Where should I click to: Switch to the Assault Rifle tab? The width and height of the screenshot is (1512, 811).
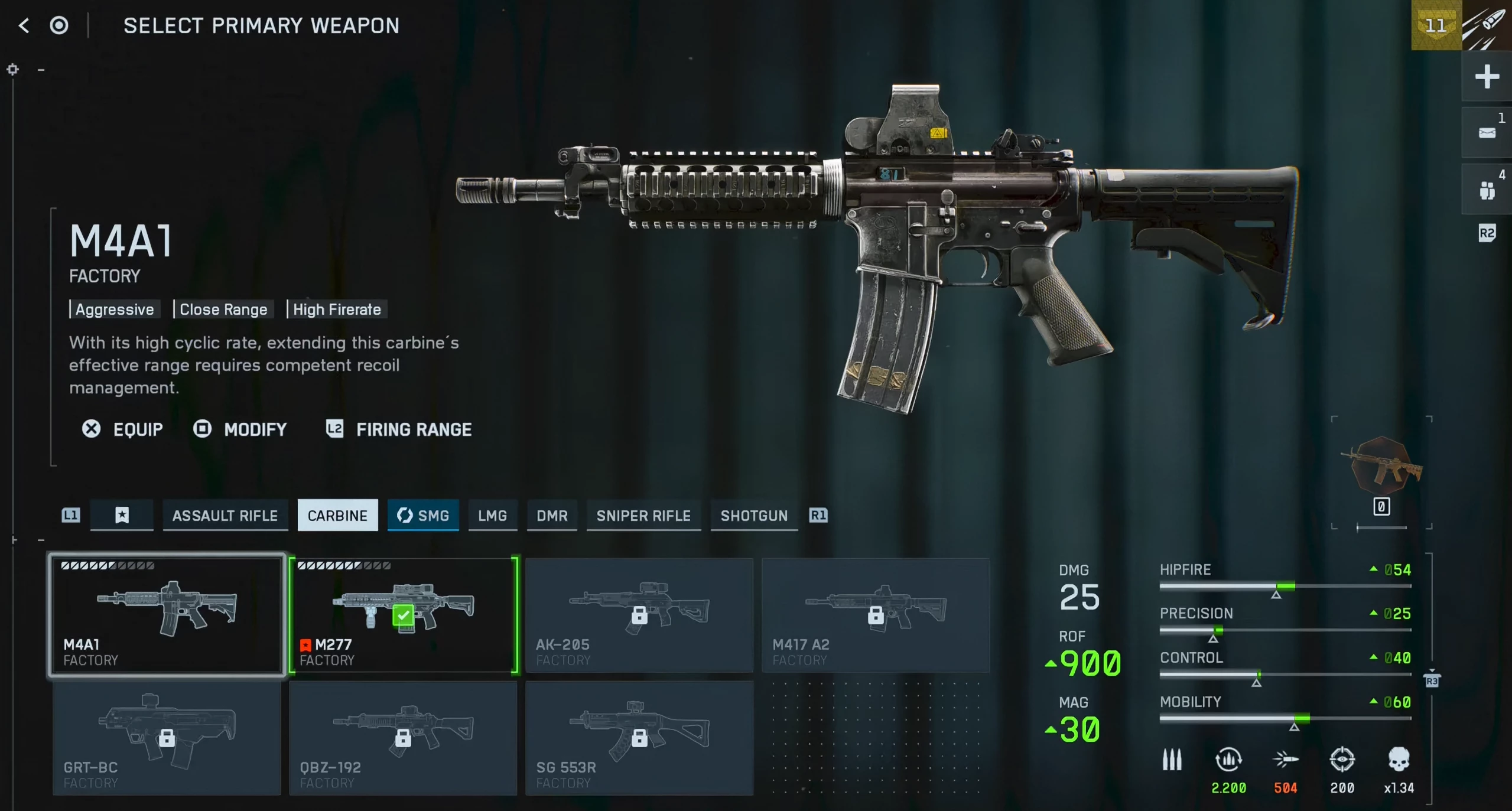coord(225,516)
